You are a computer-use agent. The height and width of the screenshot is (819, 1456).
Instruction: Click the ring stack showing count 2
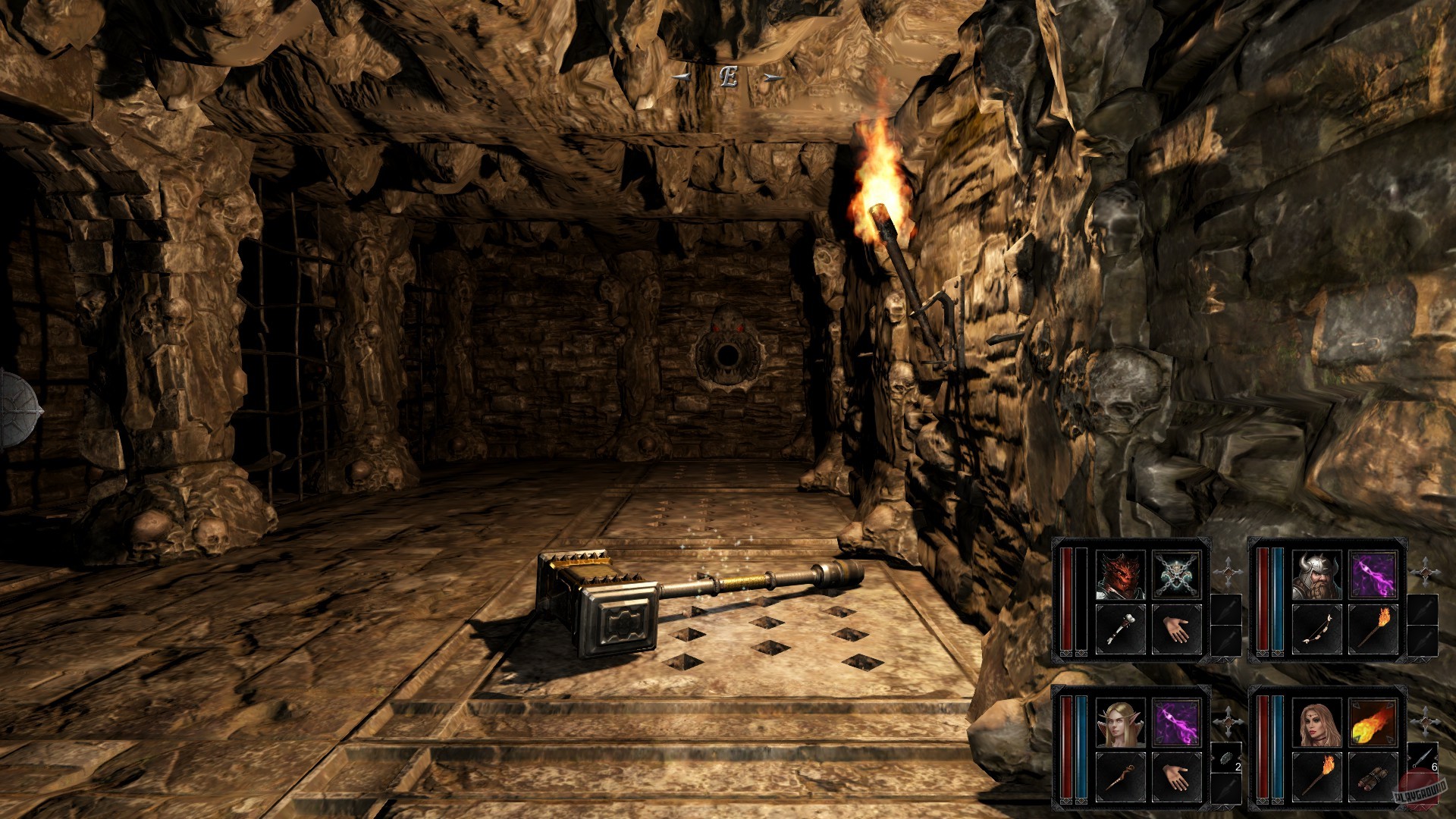coord(1225,759)
